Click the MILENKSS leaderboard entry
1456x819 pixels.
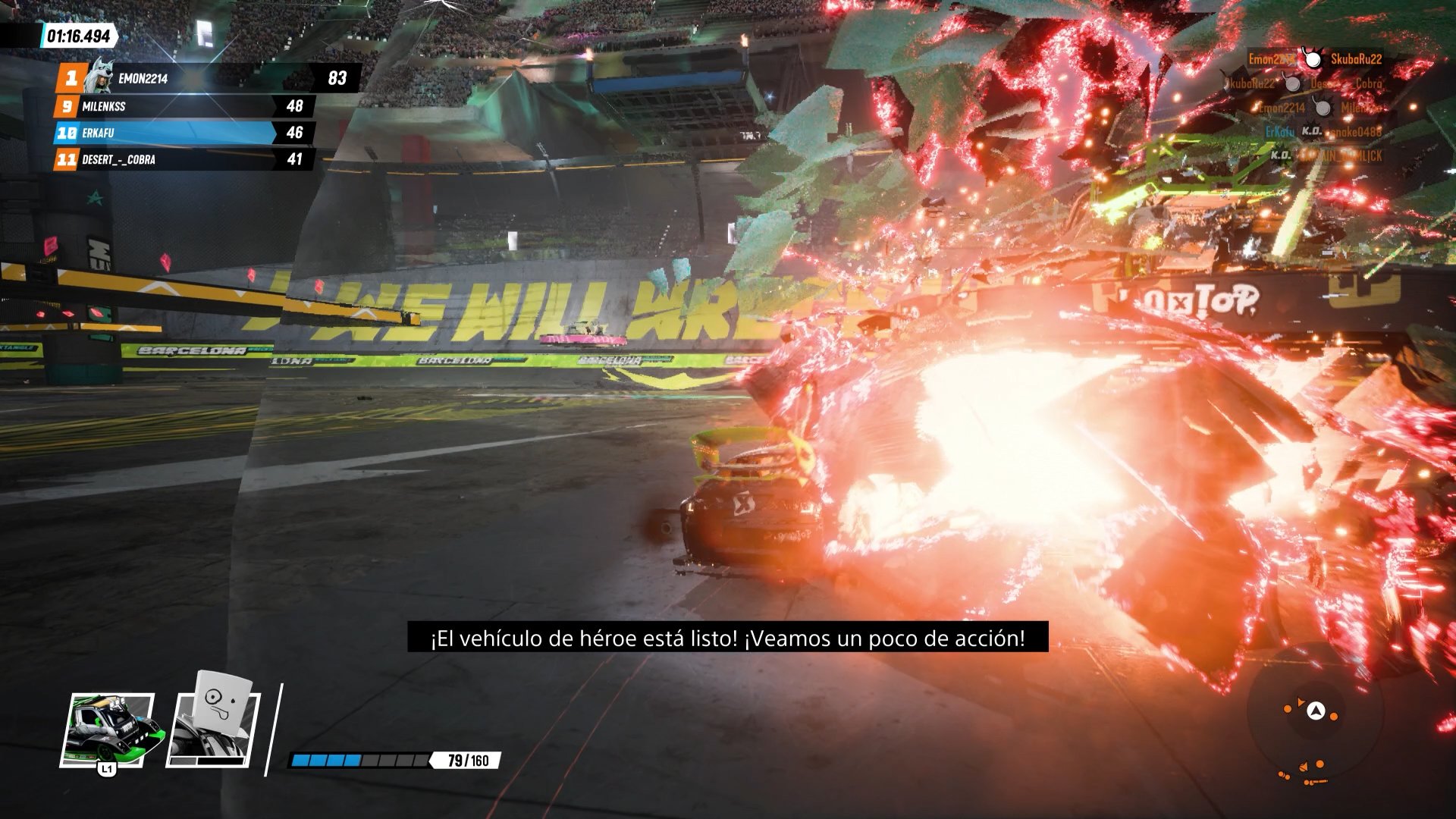[x=182, y=106]
